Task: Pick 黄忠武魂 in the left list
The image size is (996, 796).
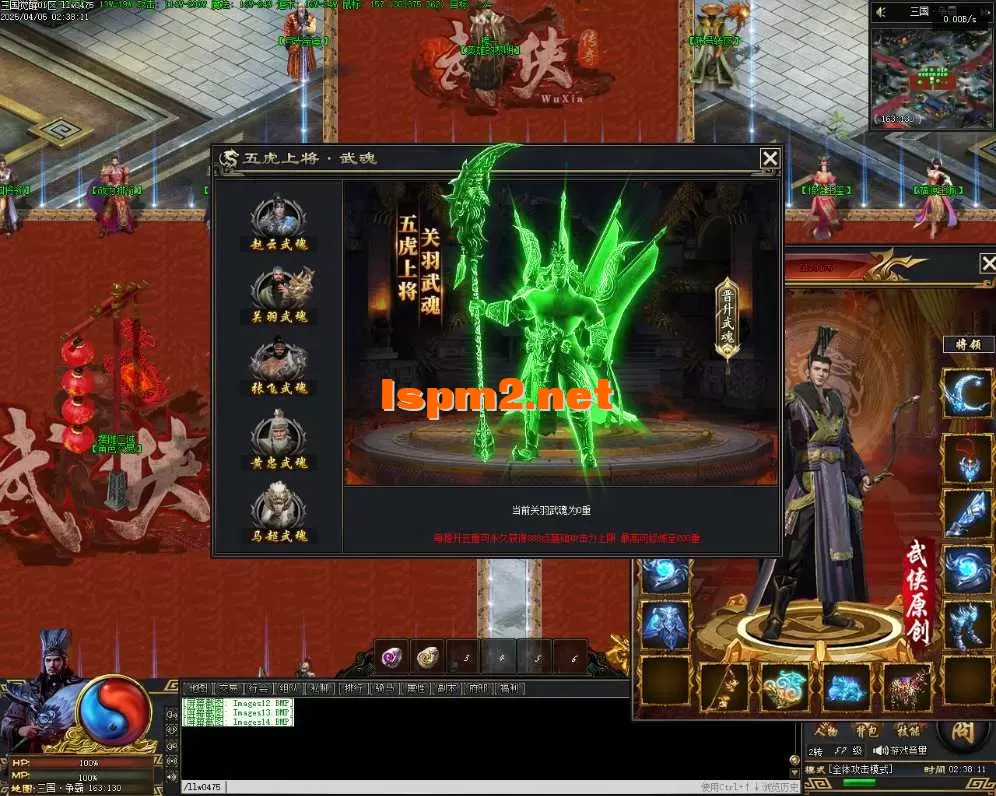Action: click(279, 440)
